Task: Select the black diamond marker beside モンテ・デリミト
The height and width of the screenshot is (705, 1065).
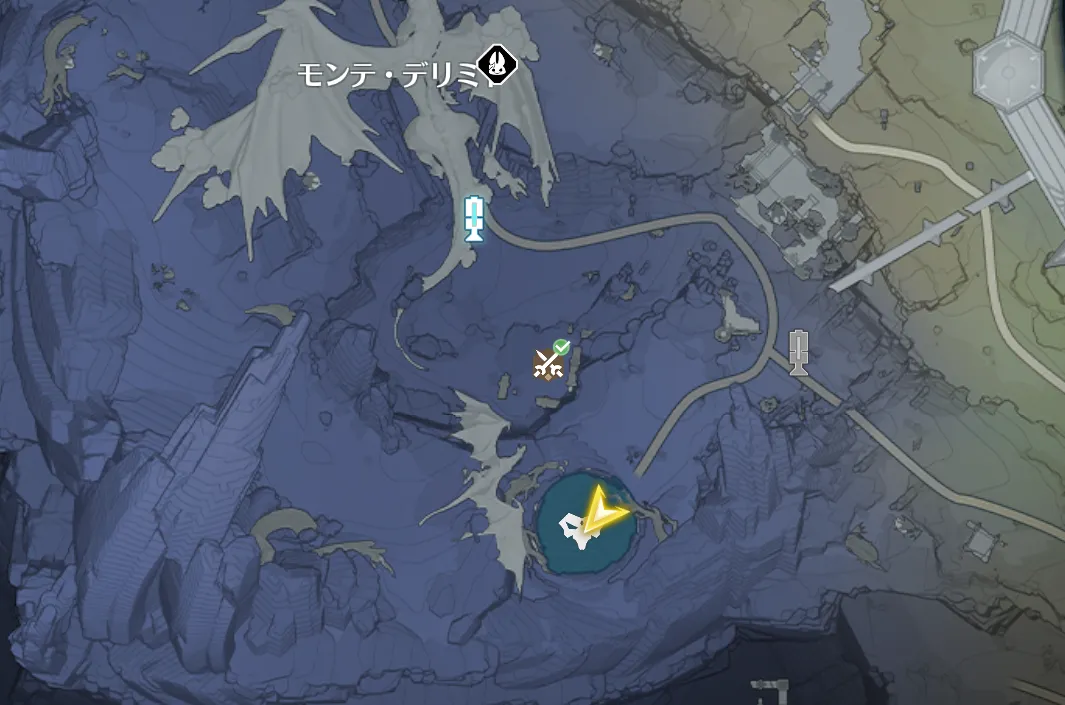Action: tap(496, 65)
